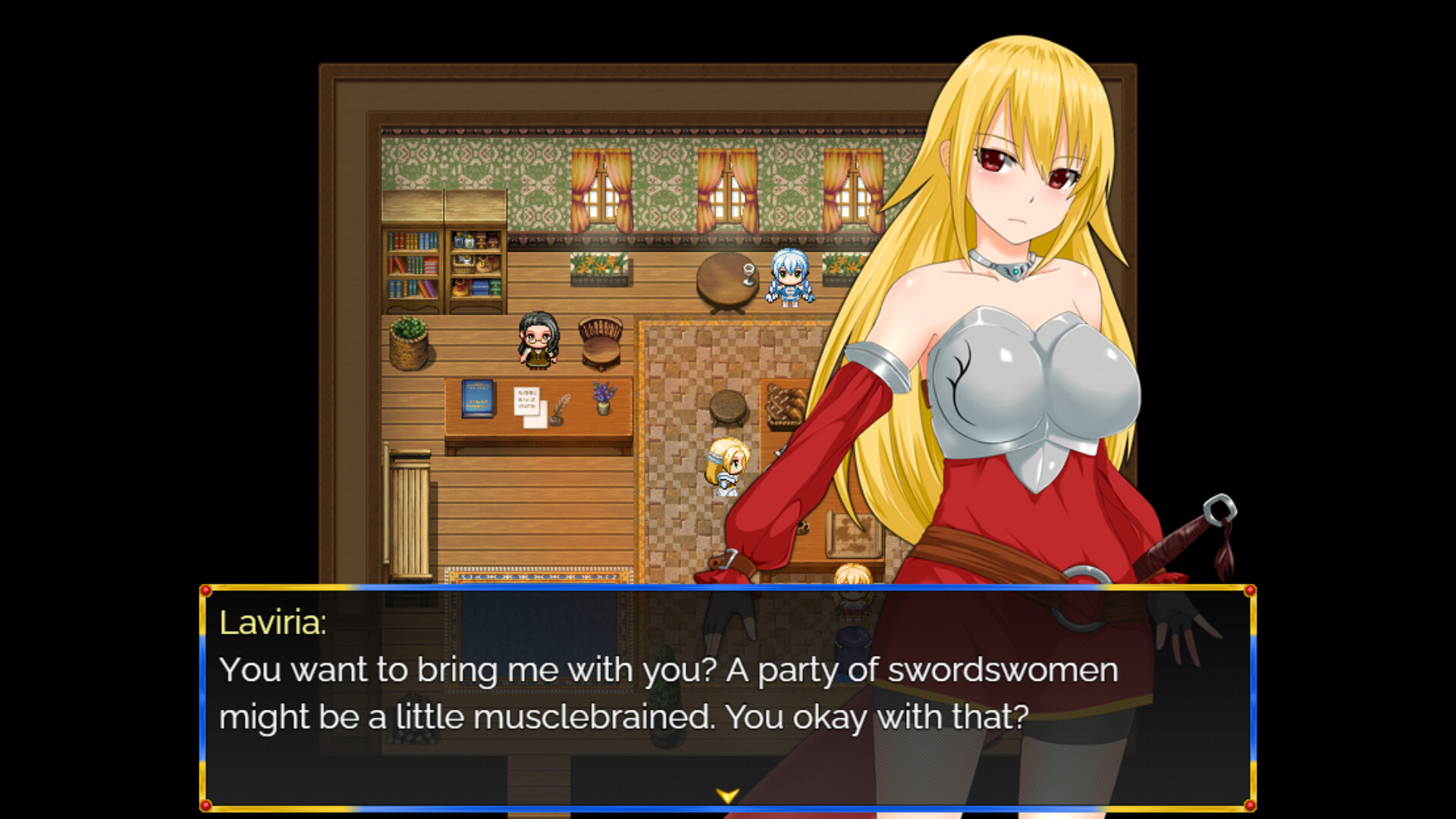This screenshot has width=1456, height=819.
Task: Select the quill pen on the desk
Action: (x=561, y=404)
